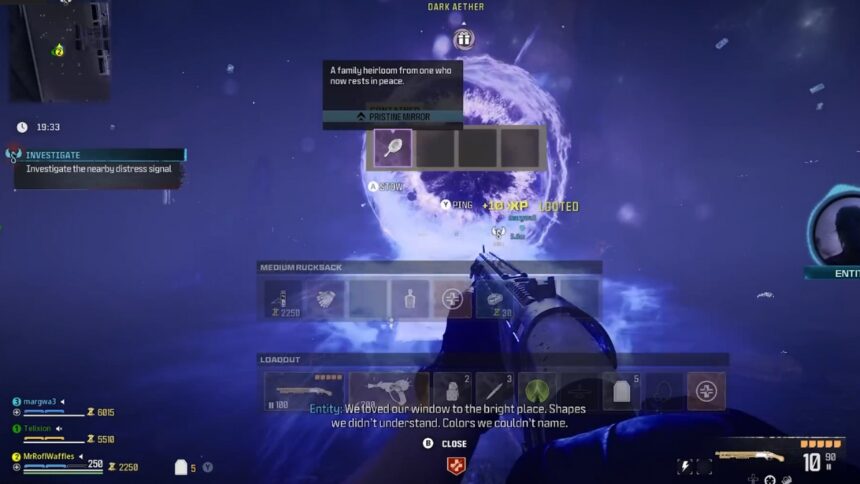Screen dimensions: 860x484
Task: Select the bottle item in the rucksack
Action: (x=410, y=299)
